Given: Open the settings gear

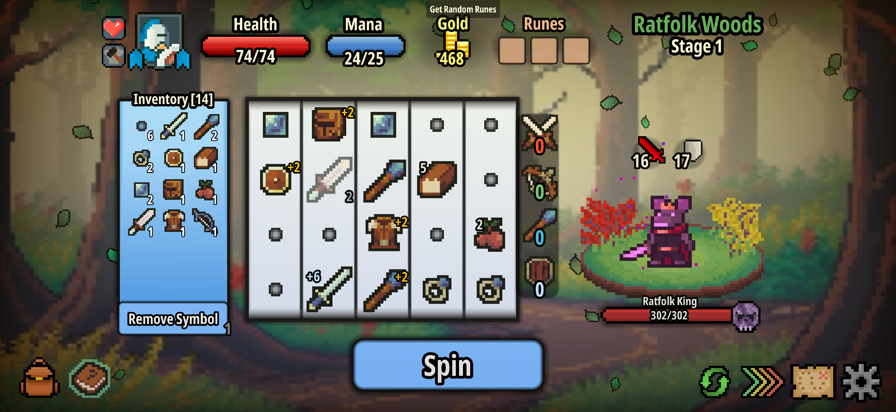Looking at the screenshot, I should click(x=861, y=381).
